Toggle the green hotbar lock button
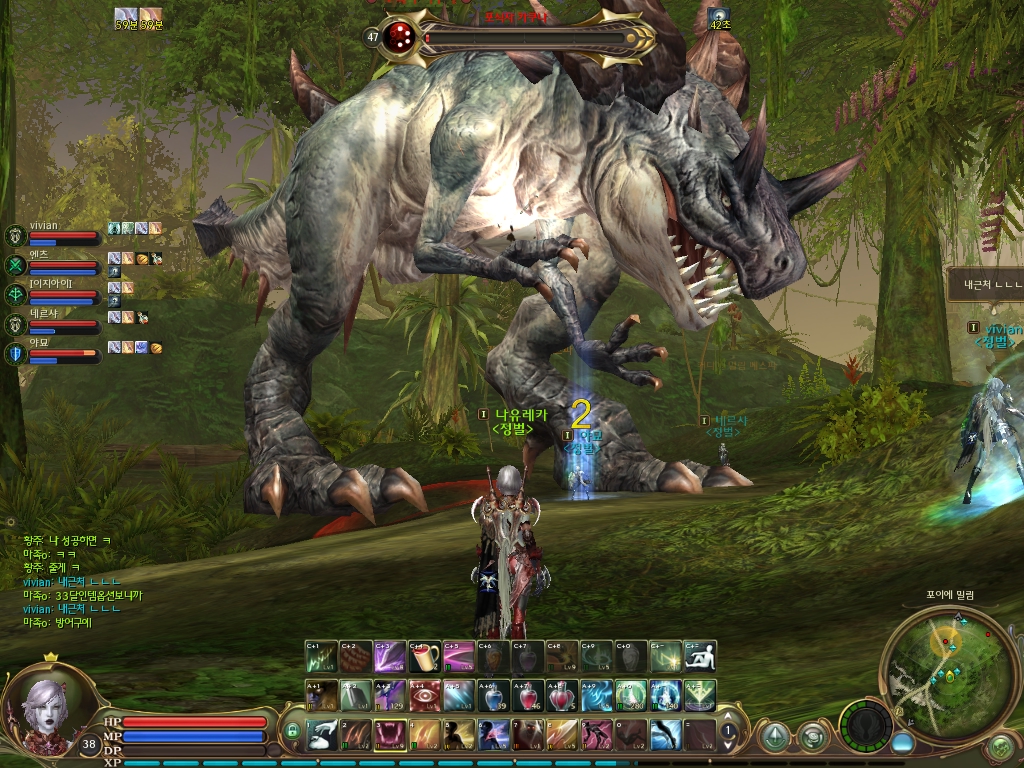This screenshot has height=768, width=1024. pyautogui.click(x=292, y=732)
